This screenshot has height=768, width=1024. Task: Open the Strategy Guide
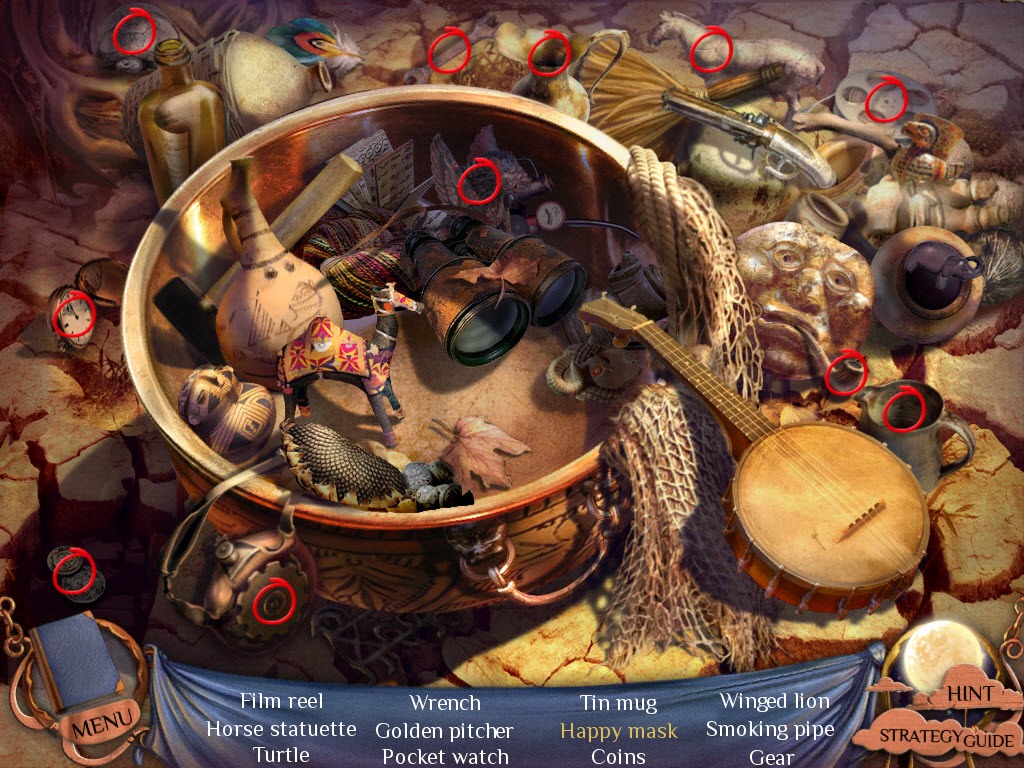946,738
